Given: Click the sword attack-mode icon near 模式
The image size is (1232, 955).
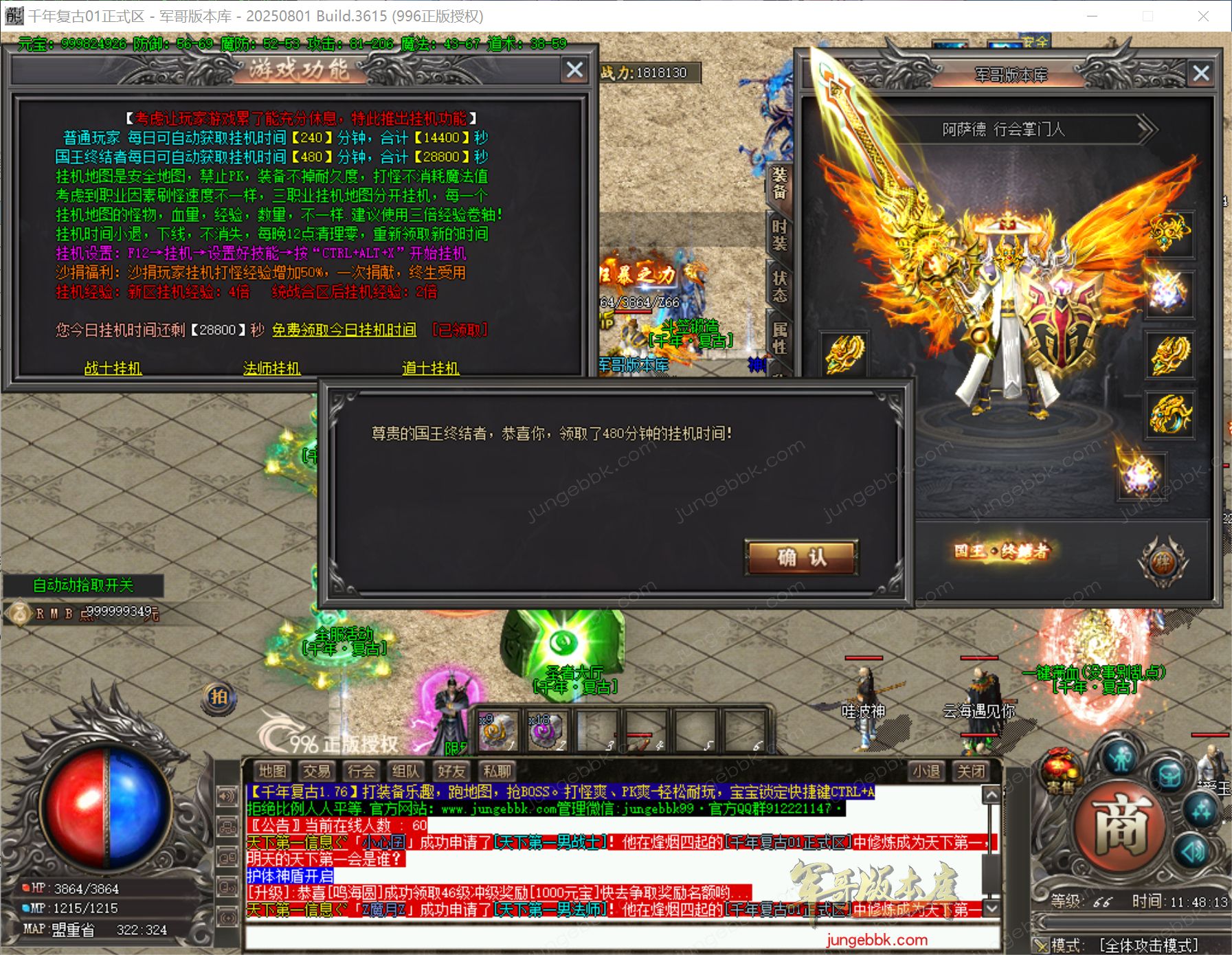Looking at the screenshot, I should [x=1042, y=945].
